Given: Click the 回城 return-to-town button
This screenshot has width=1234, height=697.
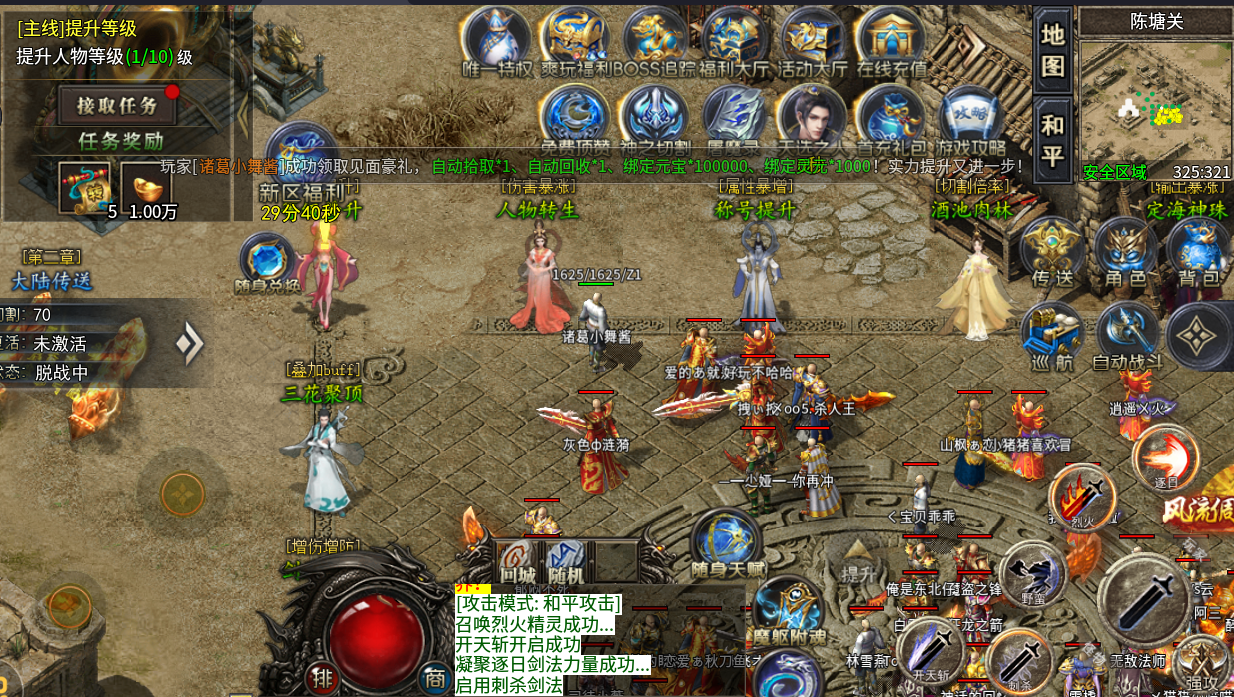Looking at the screenshot, I should pyautogui.click(x=517, y=565).
